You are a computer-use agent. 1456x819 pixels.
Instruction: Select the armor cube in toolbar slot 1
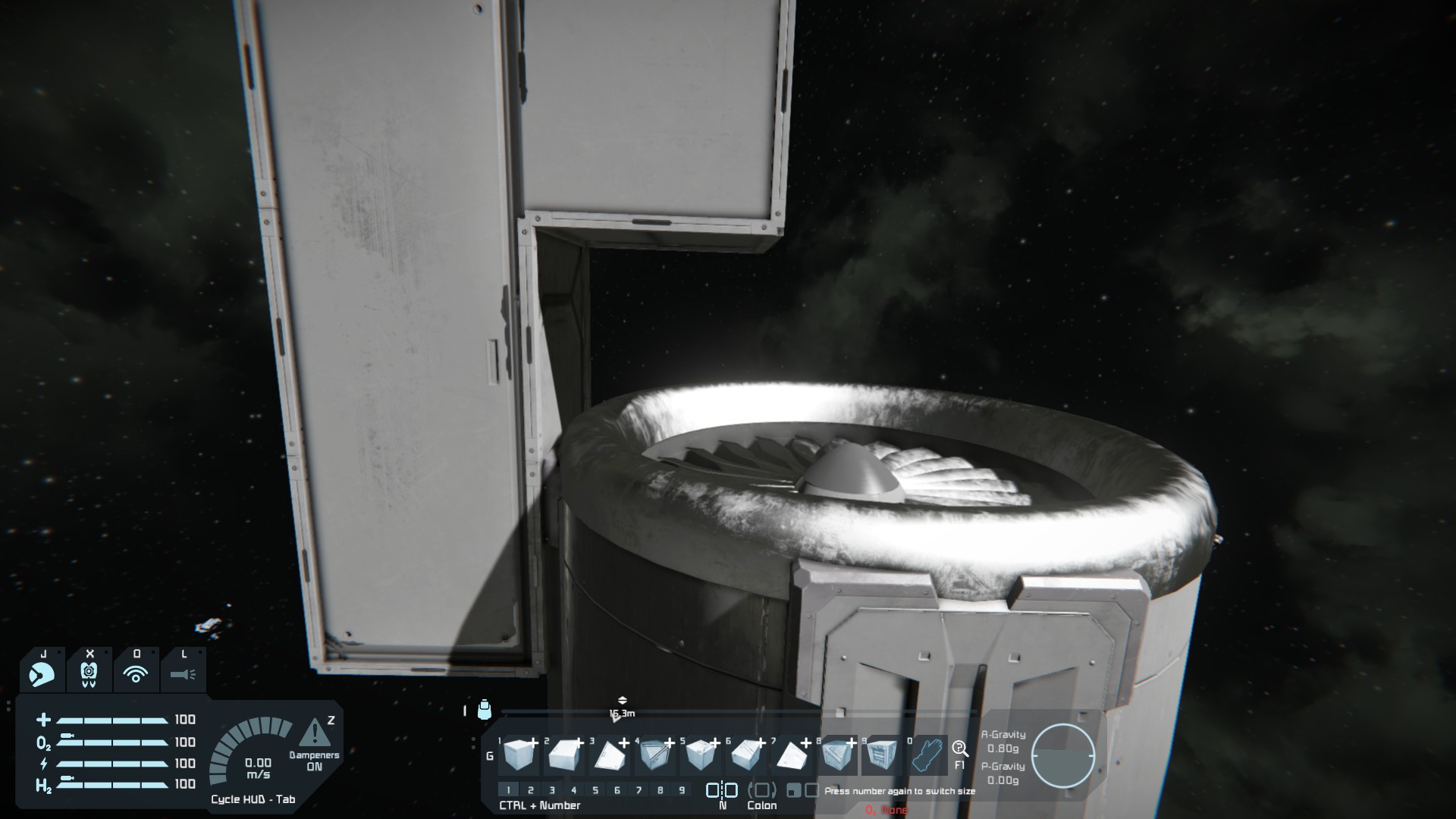[x=519, y=755]
